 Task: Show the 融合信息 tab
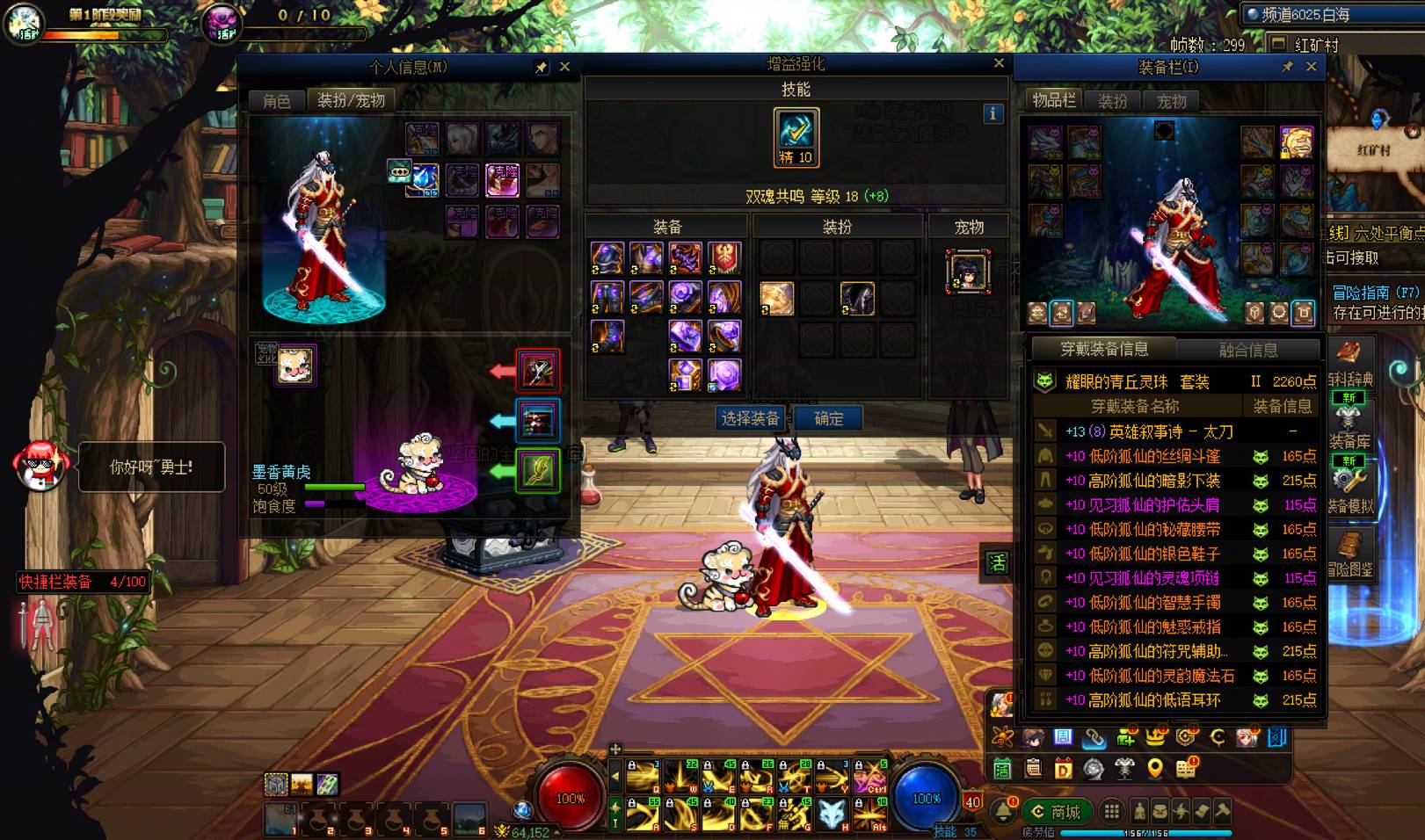(x=1247, y=350)
